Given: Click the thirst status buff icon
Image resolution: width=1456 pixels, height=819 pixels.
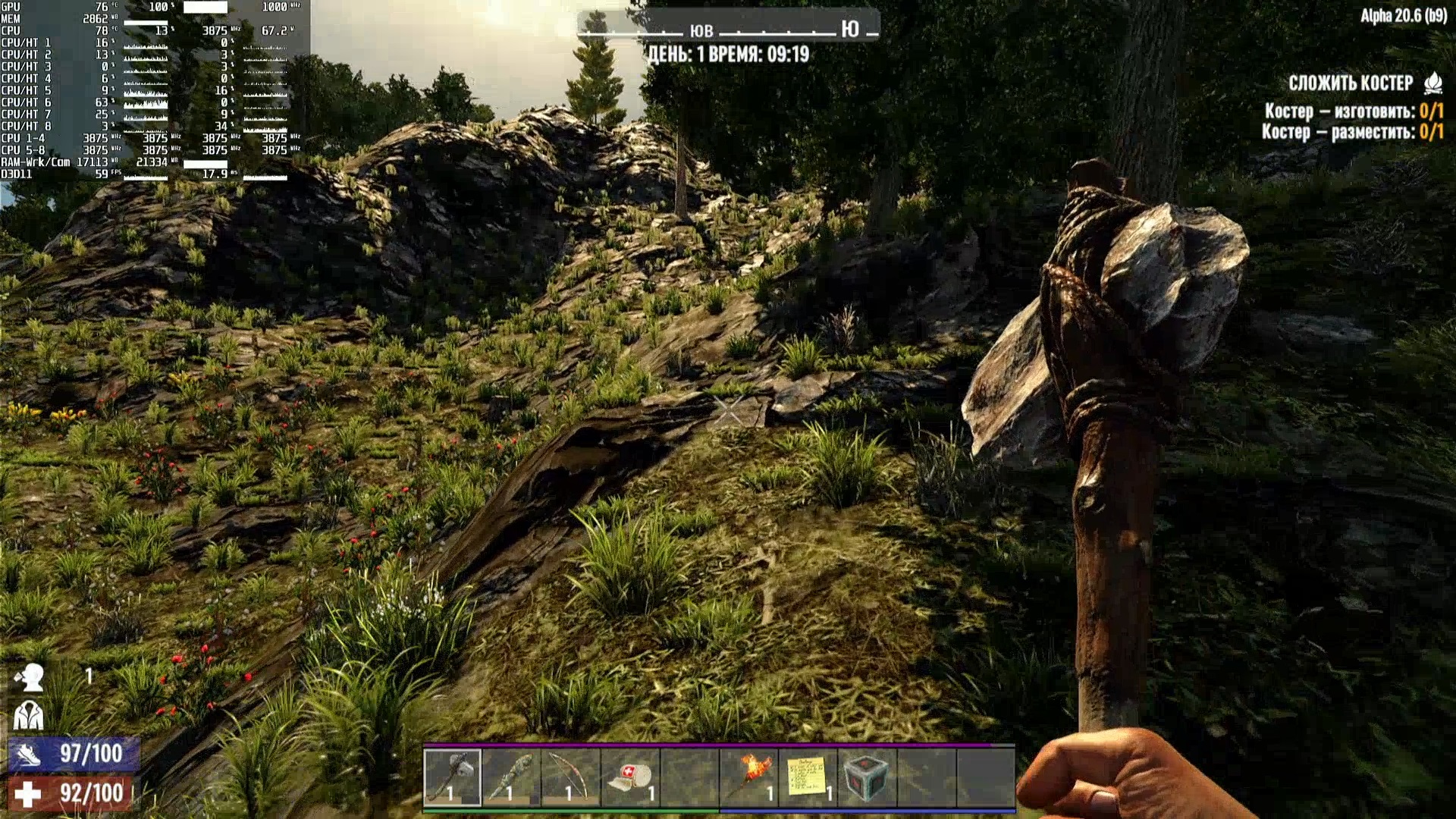Looking at the screenshot, I should 30,677.
